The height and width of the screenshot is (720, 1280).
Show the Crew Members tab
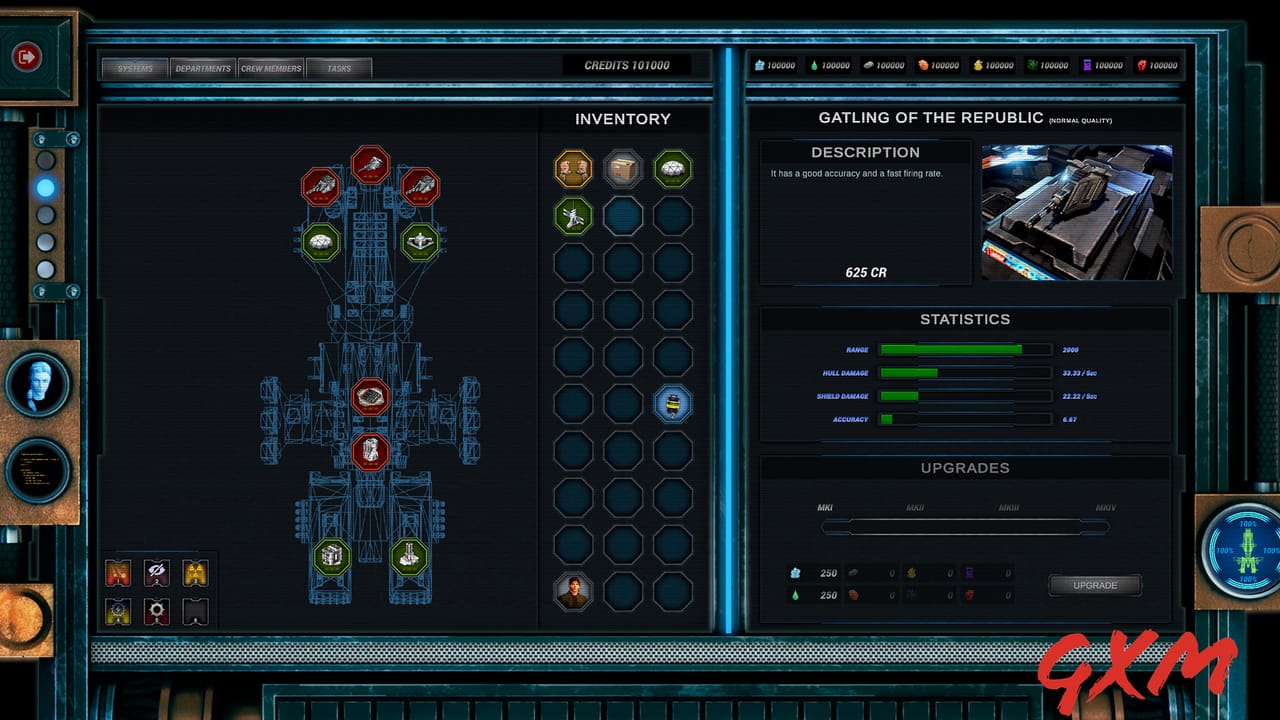(271, 68)
